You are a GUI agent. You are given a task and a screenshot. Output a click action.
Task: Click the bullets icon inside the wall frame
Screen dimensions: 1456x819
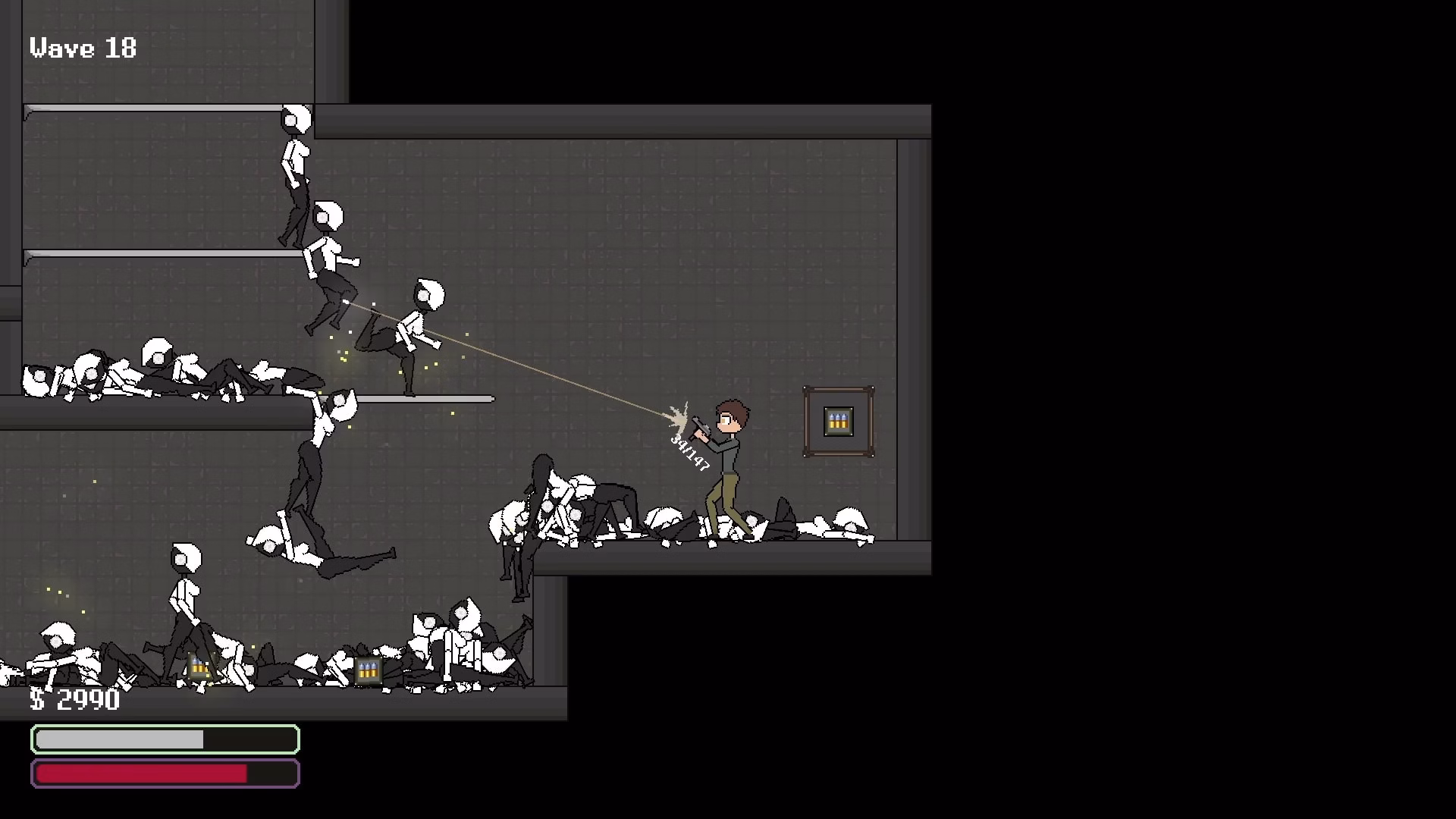(837, 422)
